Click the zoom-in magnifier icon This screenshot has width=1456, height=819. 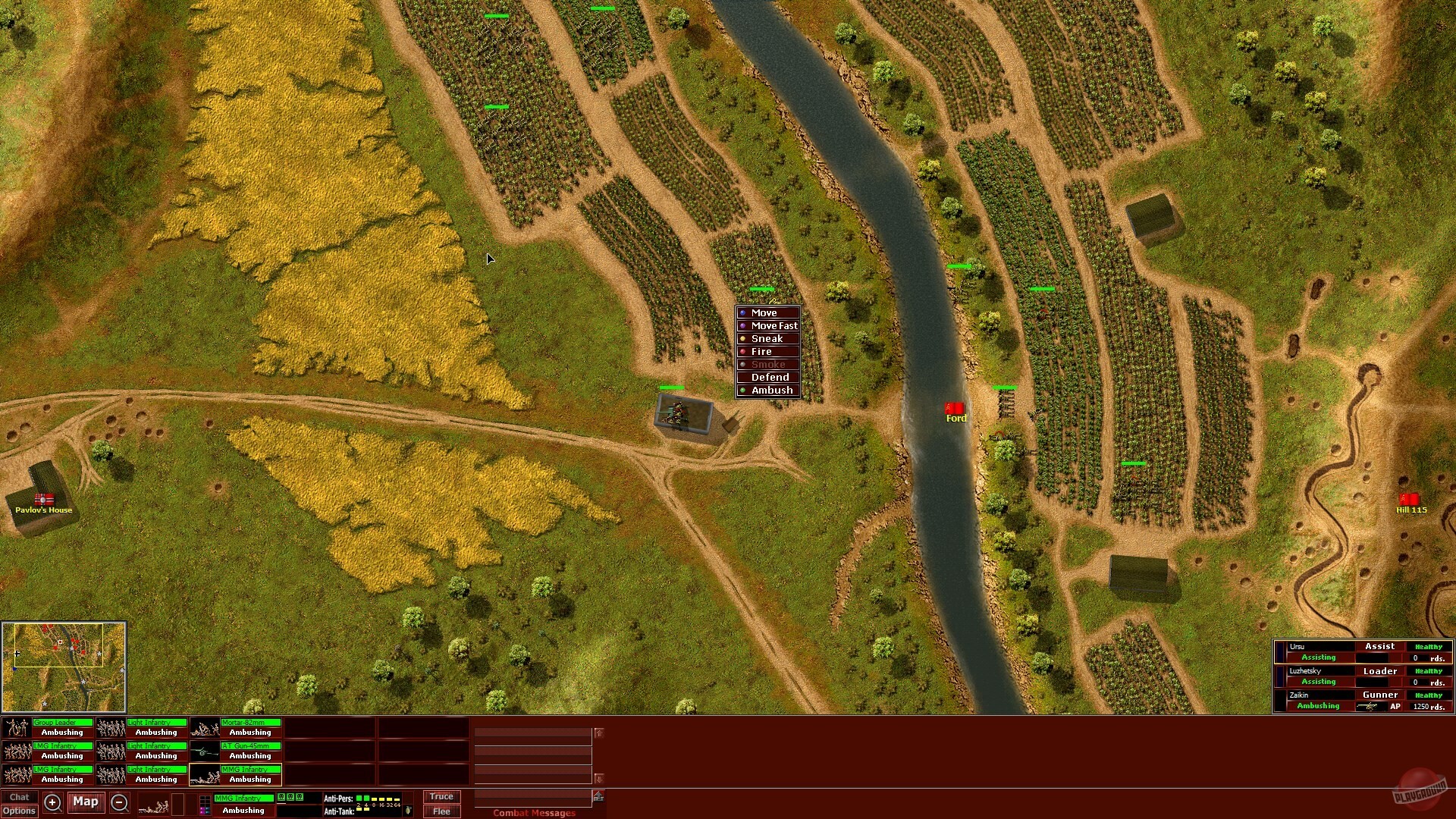point(52,802)
